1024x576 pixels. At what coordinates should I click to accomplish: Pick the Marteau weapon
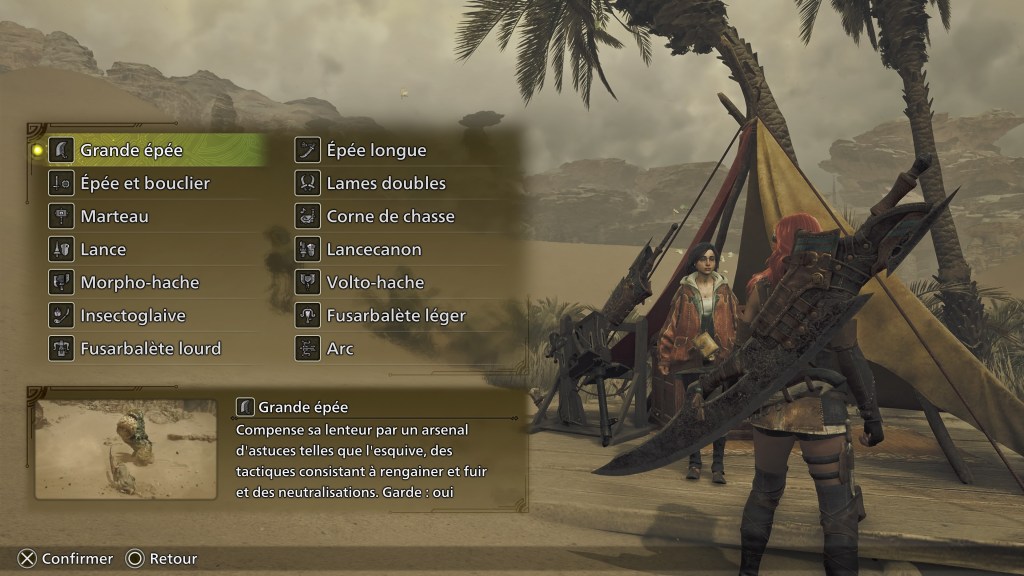[x=114, y=216]
